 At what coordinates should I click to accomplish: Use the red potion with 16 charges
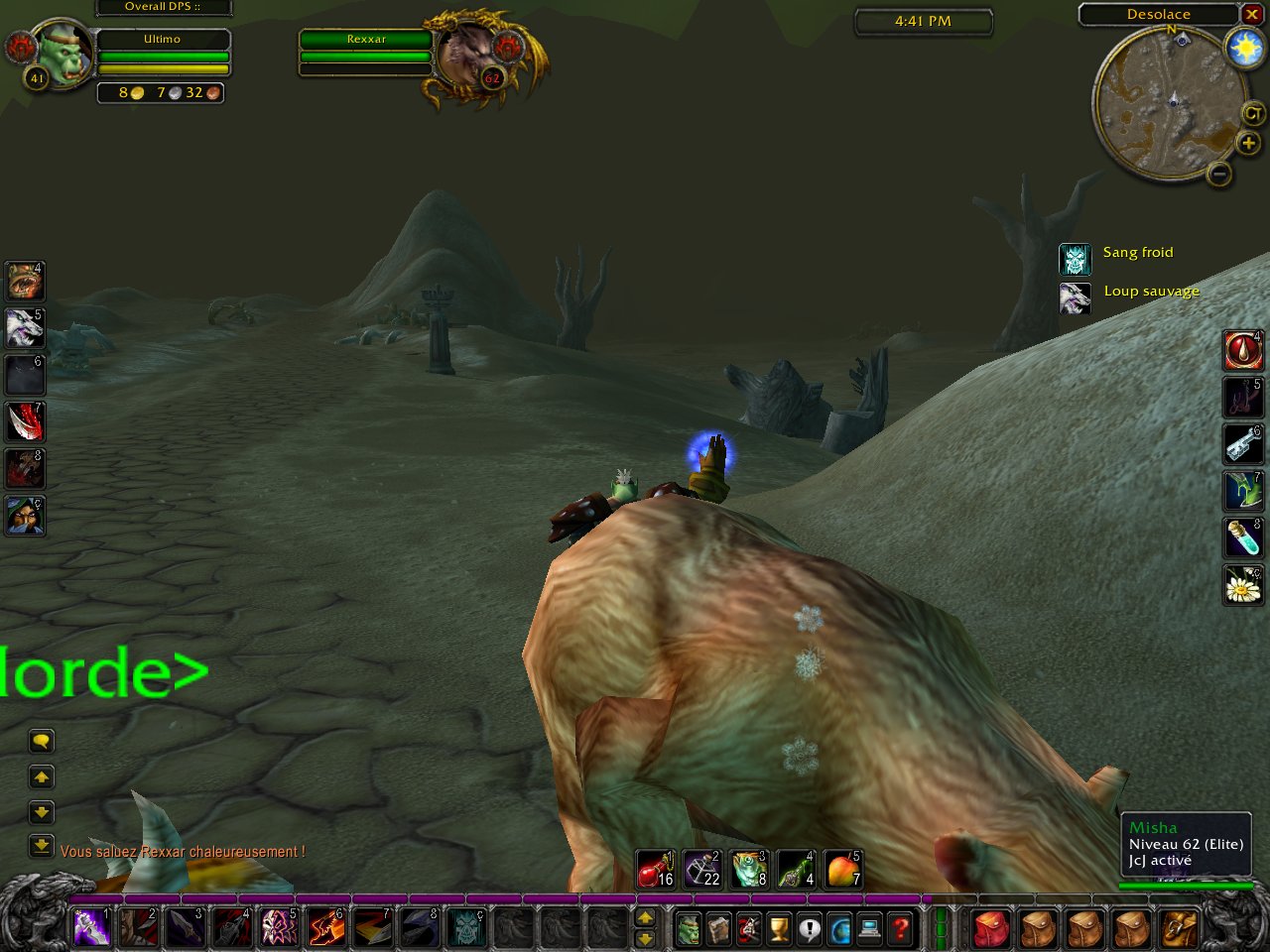pyautogui.click(x=655, y=869)
